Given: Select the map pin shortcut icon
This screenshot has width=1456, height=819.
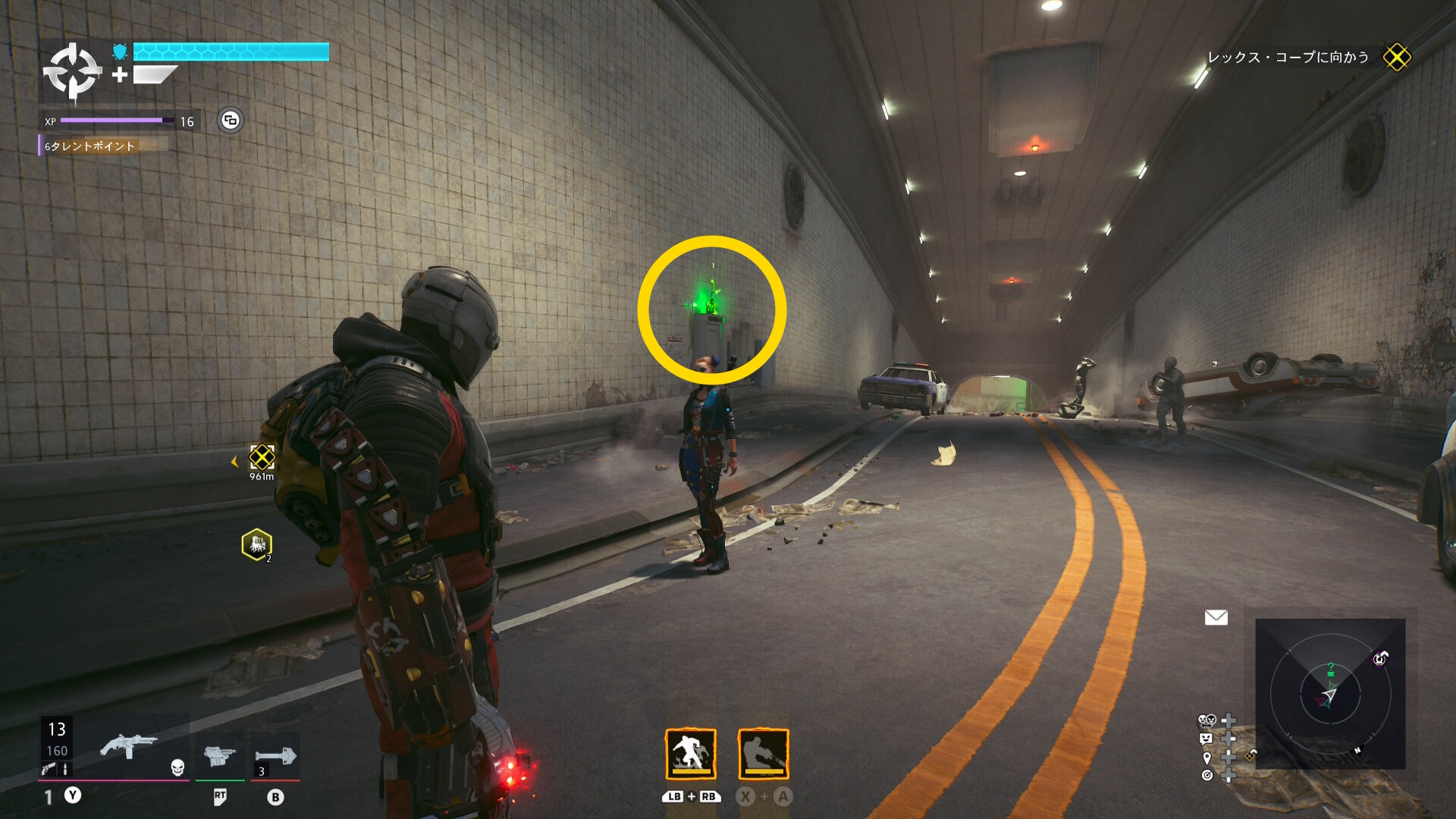Looking at the screenshot, I should pyautogui.click(x=1207, y=757).
